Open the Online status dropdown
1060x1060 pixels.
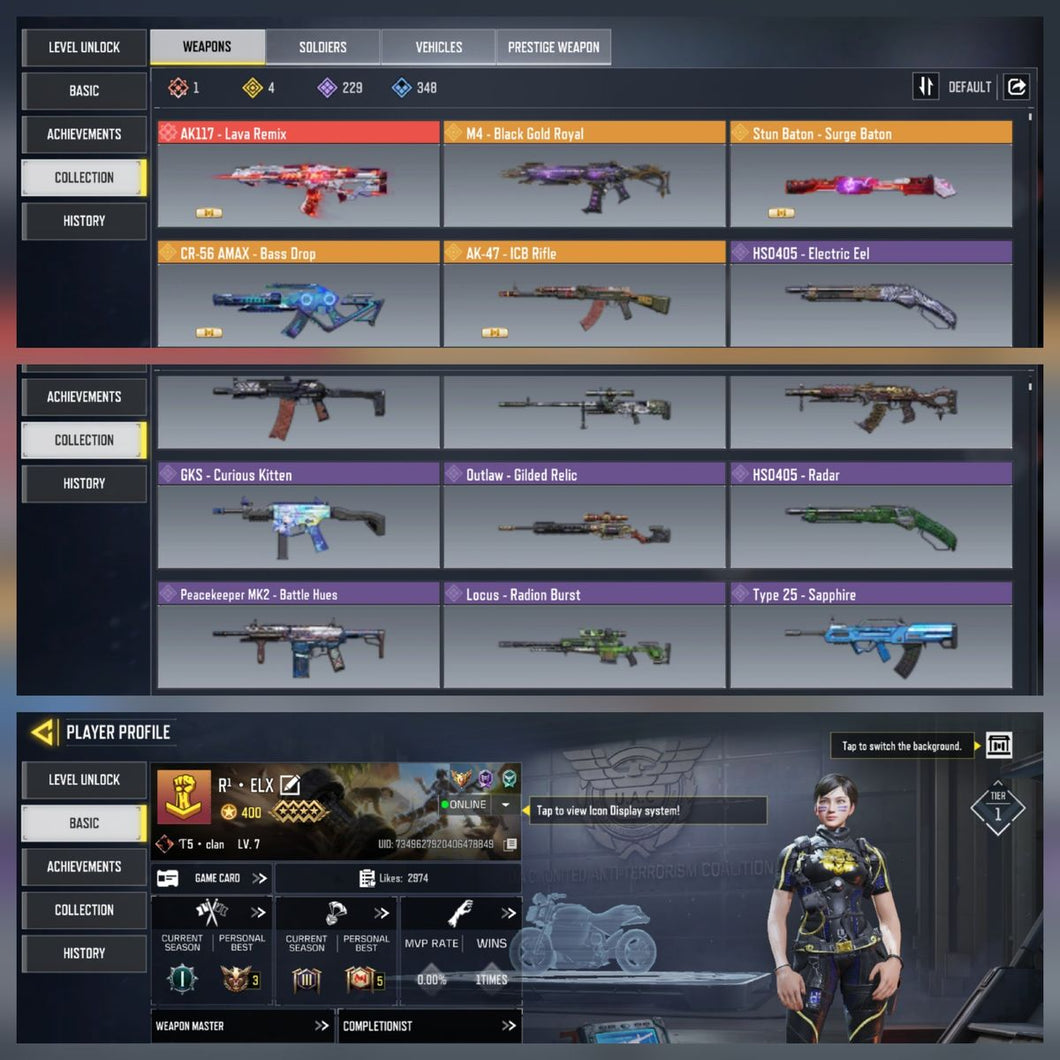click(506, 805)
